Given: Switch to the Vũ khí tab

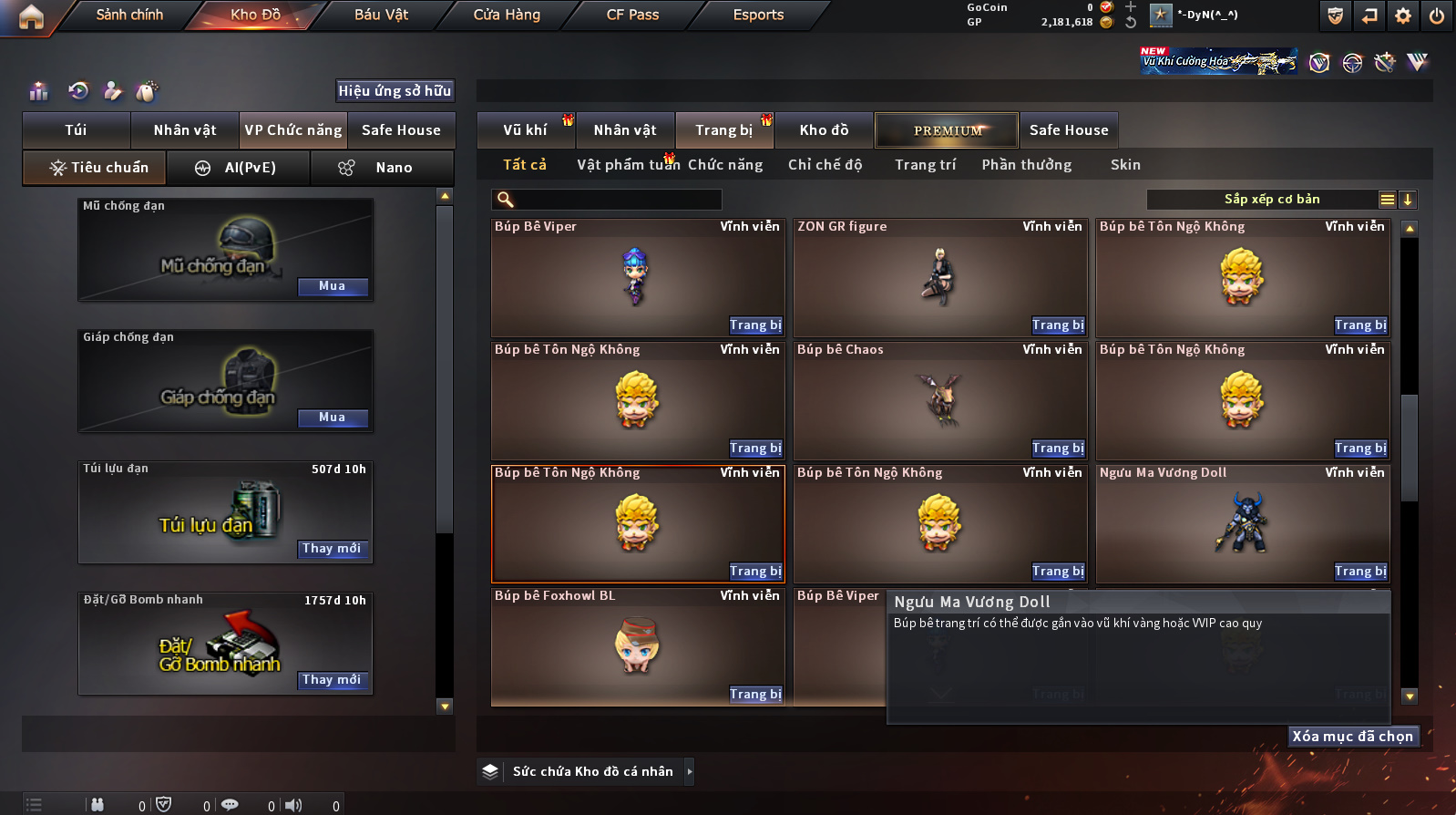Looking at the screenshot, I should pos(526,130).
